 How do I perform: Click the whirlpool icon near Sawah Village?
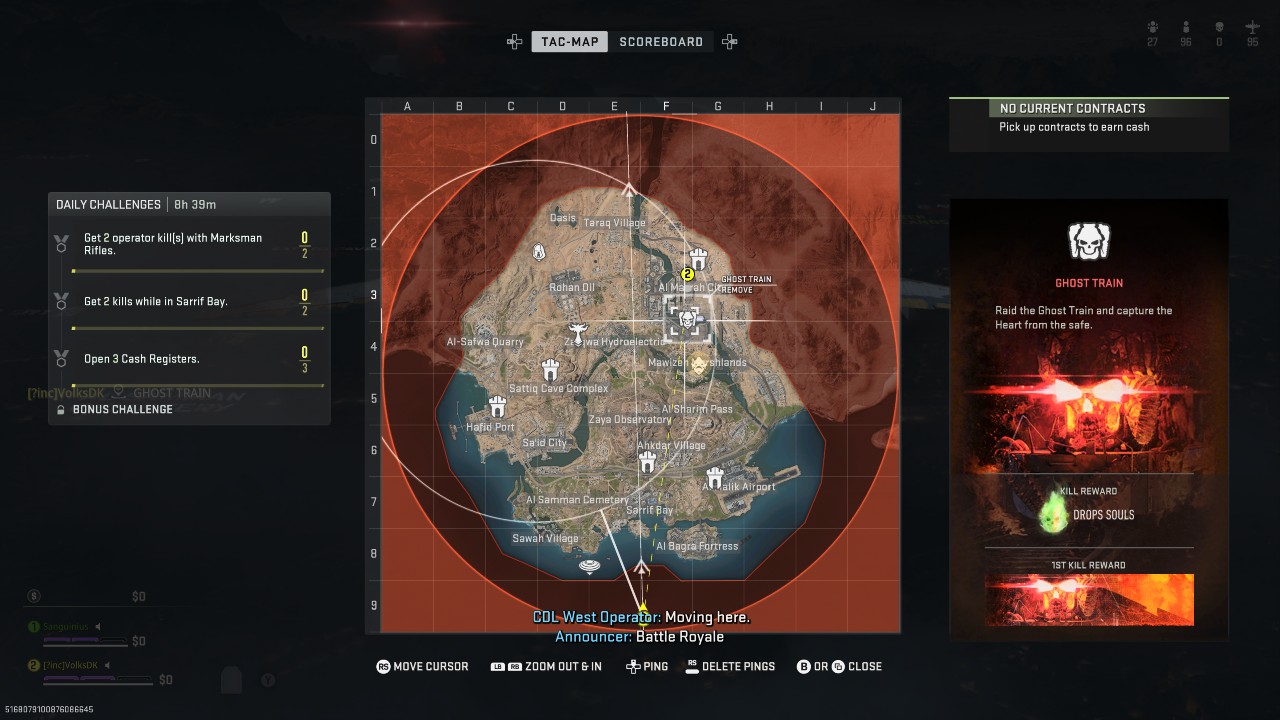coord(588,566)
